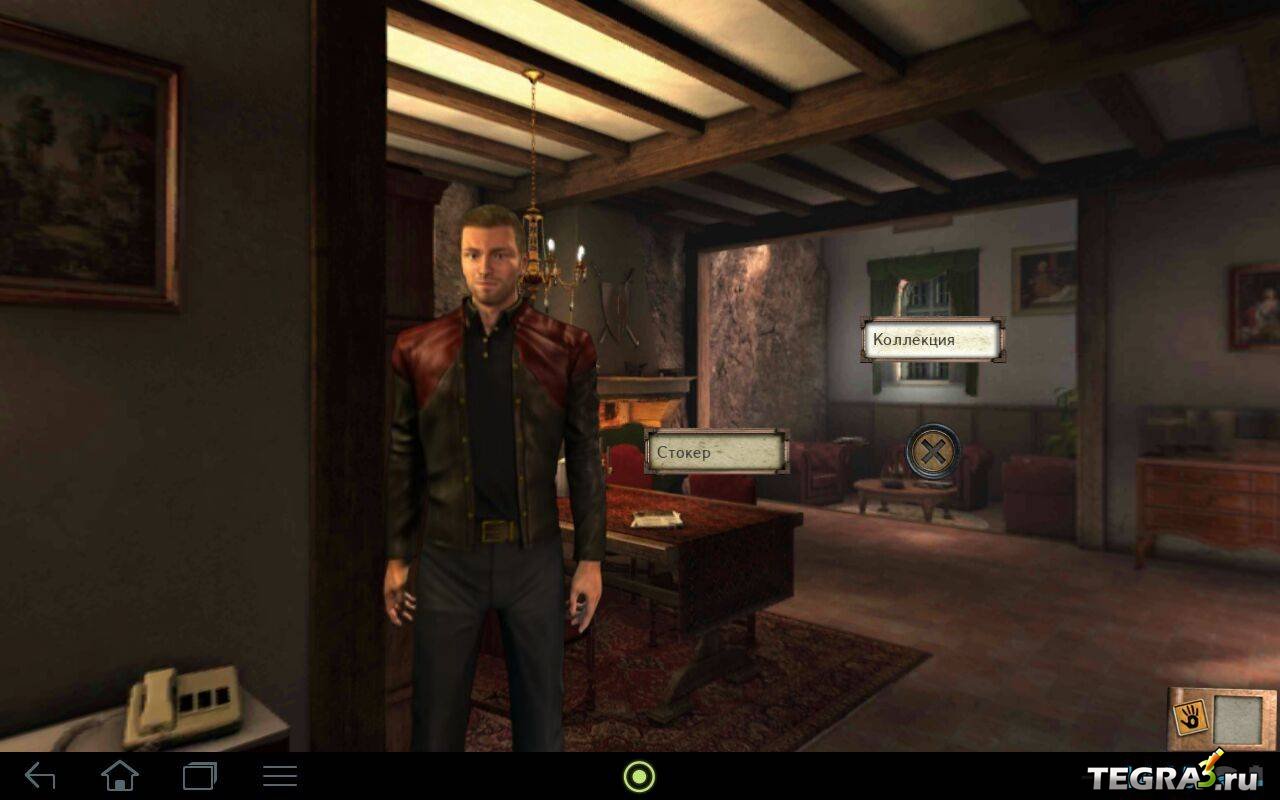The image size is (1280, 800).
Task: Open the empty inventory slot box
Action: pyautogui.click(x=1236, y=719)
